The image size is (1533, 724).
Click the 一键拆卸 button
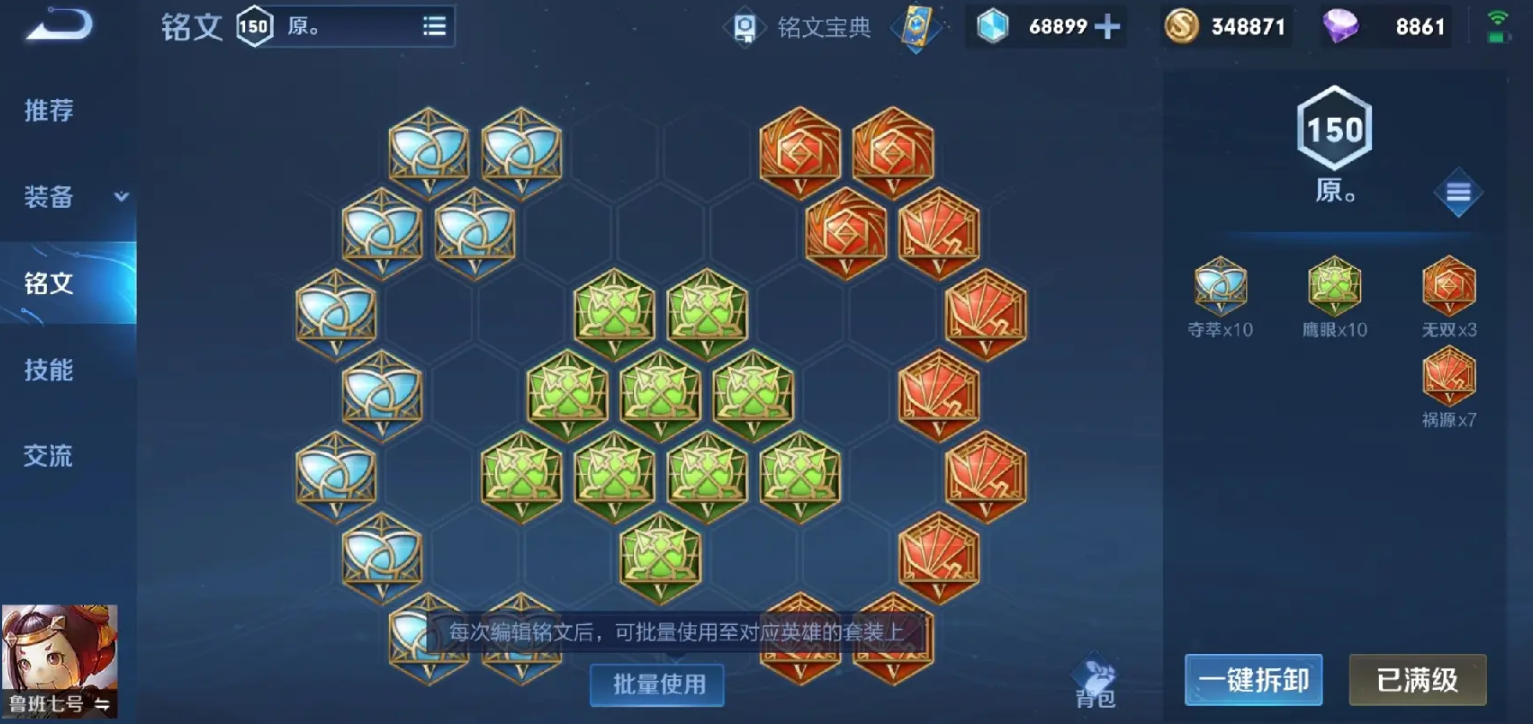(x=1253, y=679)
